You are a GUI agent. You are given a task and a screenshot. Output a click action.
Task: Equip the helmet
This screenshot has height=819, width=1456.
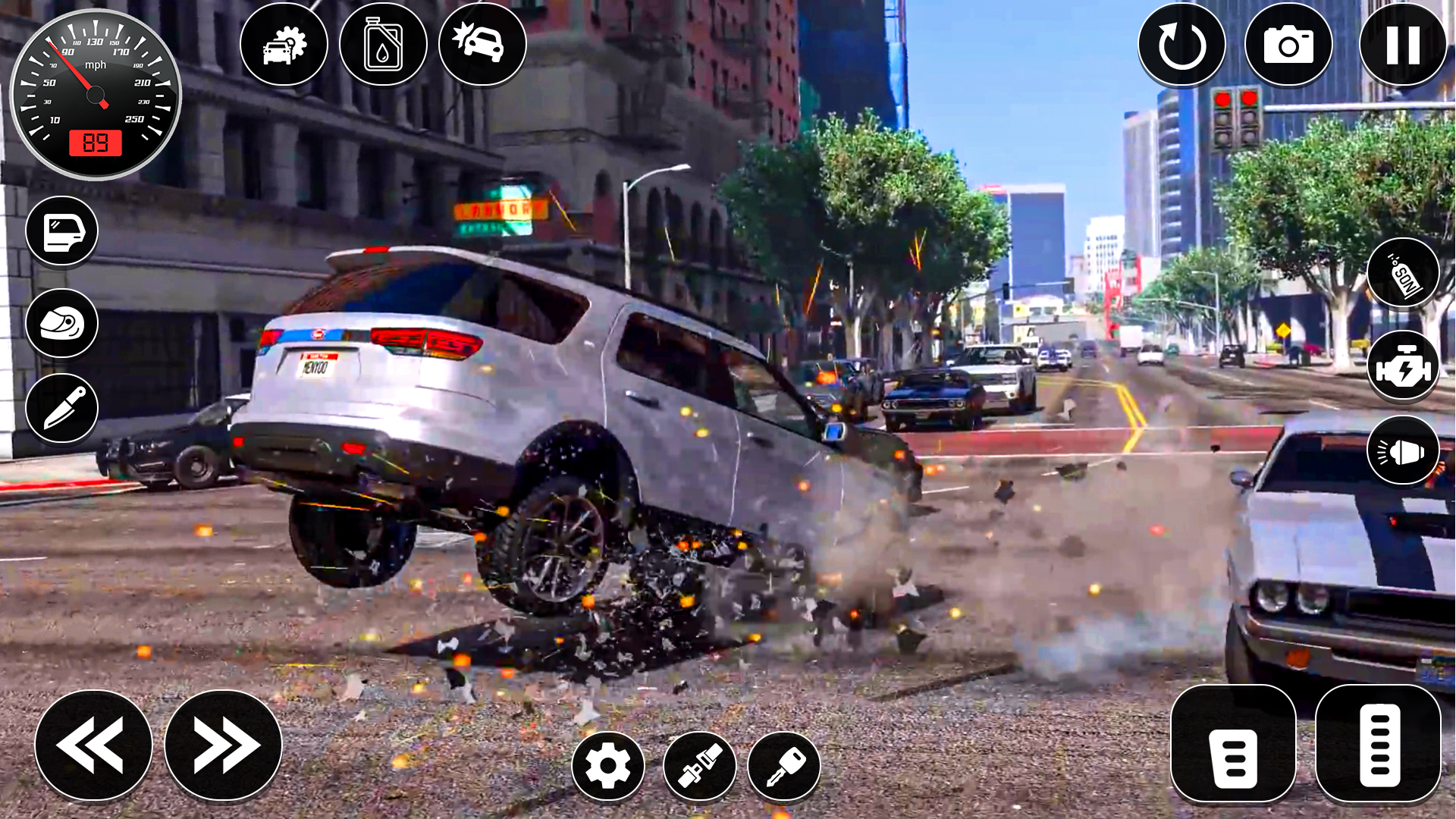pos(62,323)
